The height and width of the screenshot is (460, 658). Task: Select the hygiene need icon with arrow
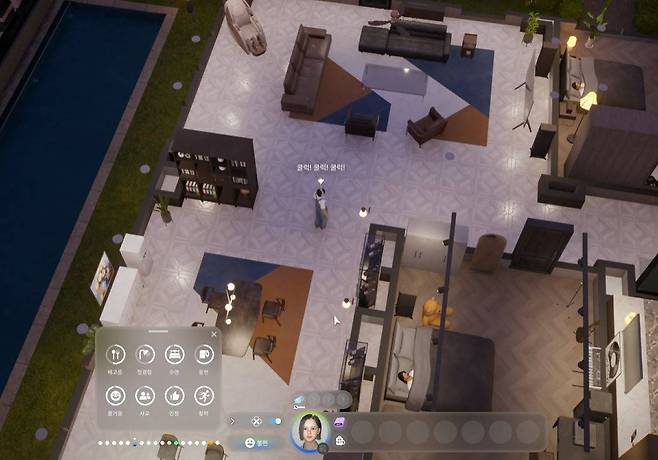coord(144,354)
